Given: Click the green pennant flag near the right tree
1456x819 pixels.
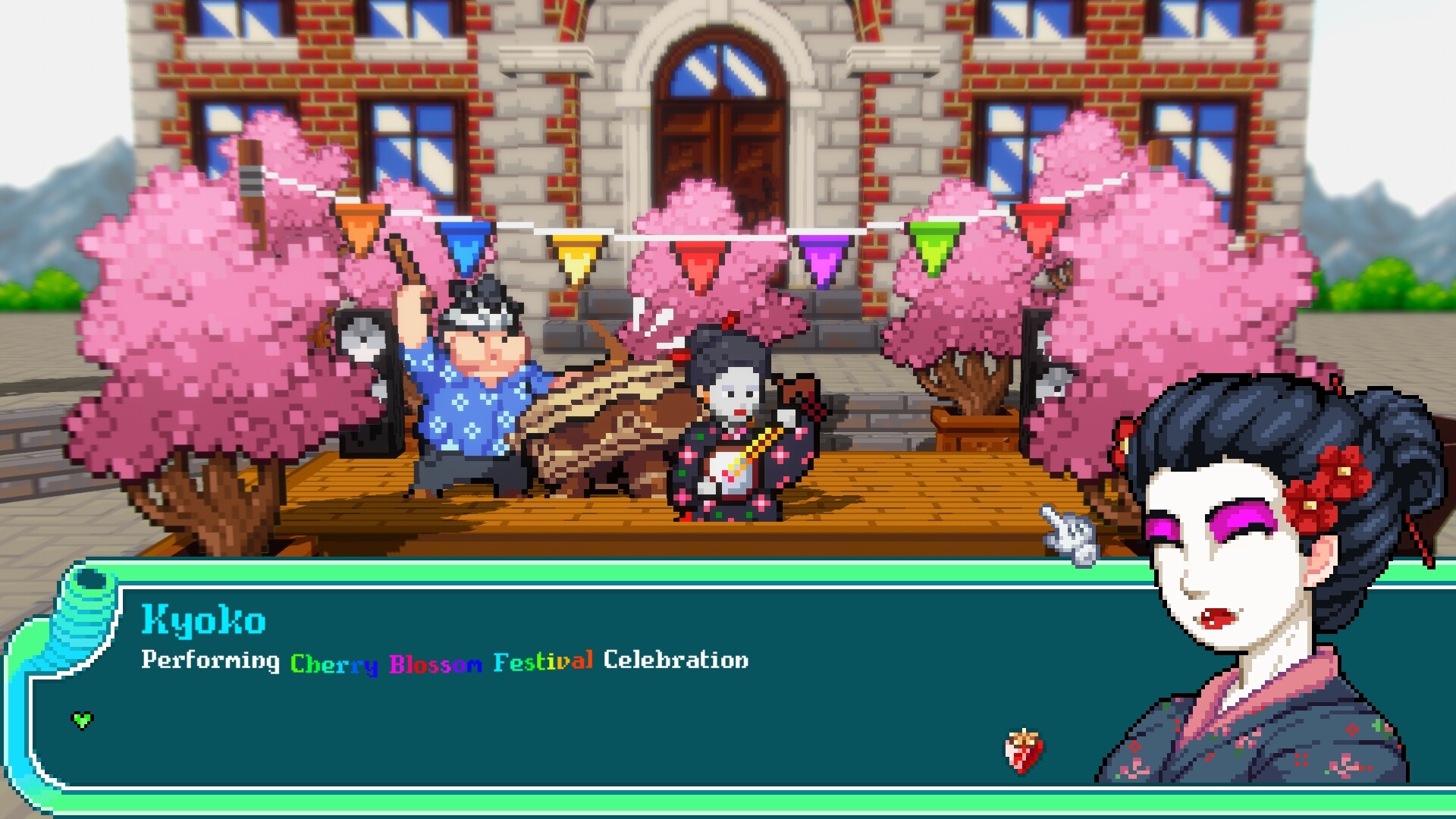Looking at the screenshot, I should [x=933, y=246].
